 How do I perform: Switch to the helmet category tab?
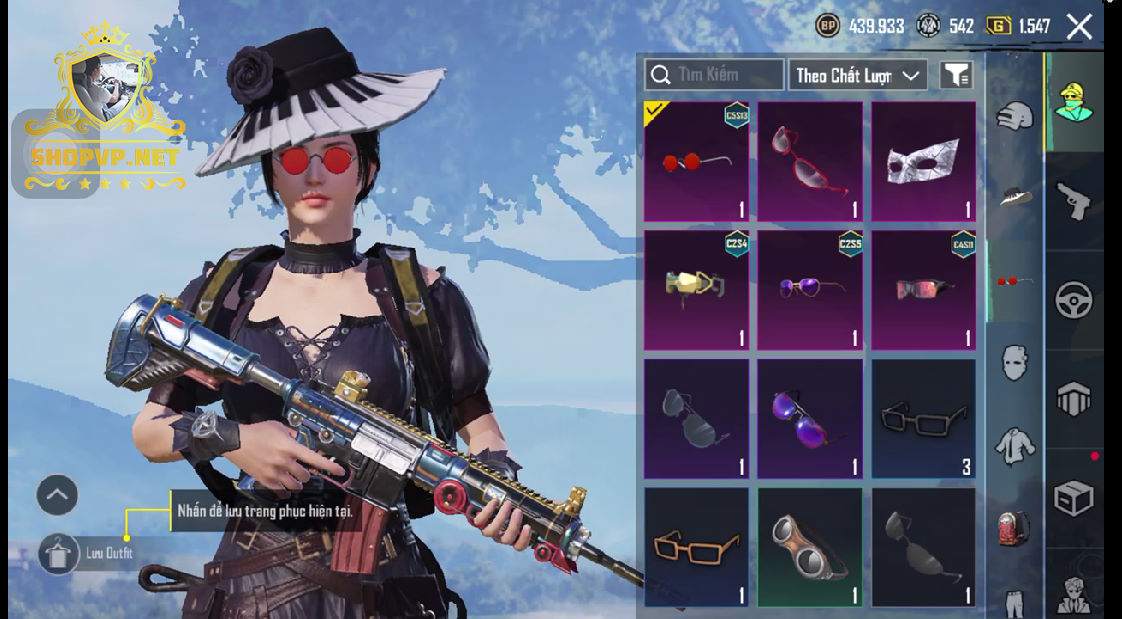[x=1014, y=115]
